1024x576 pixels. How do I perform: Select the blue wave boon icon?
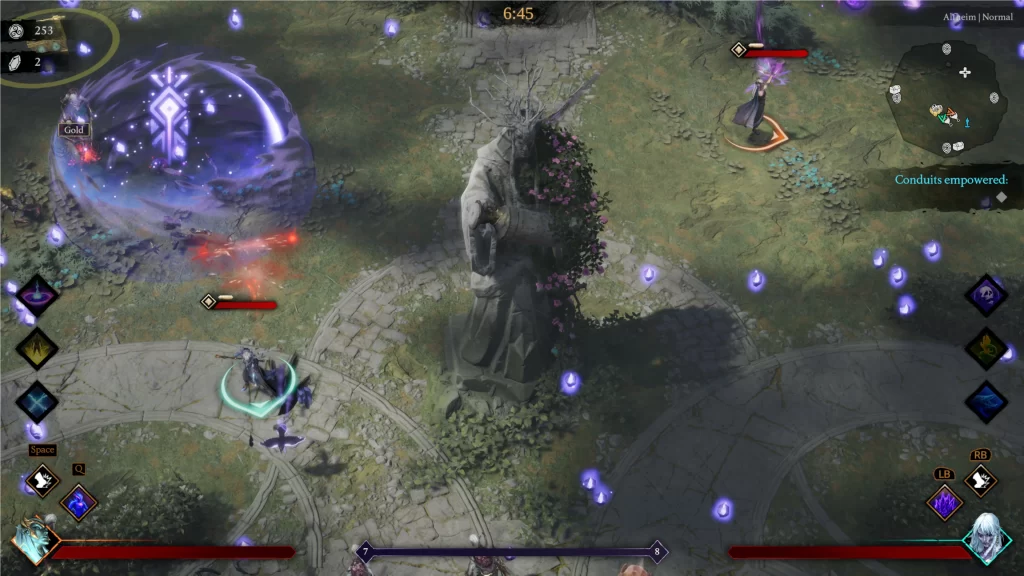click(x=986, y=401)
